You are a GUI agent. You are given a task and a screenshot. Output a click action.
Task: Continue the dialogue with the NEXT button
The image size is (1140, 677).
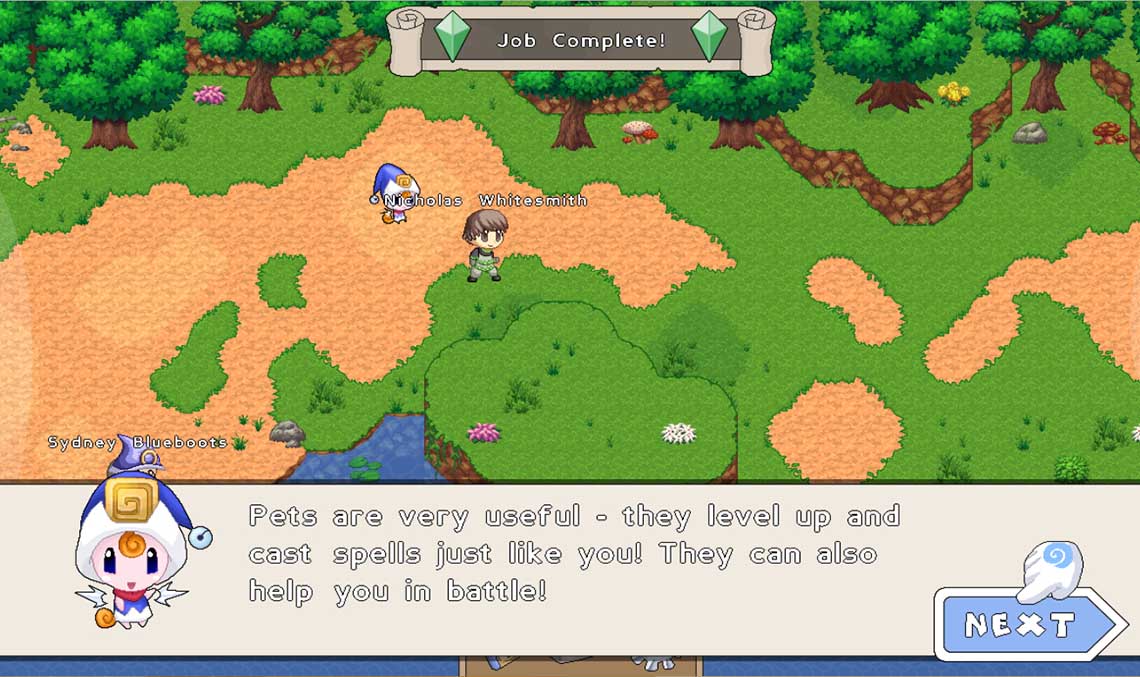[1022, 625]
